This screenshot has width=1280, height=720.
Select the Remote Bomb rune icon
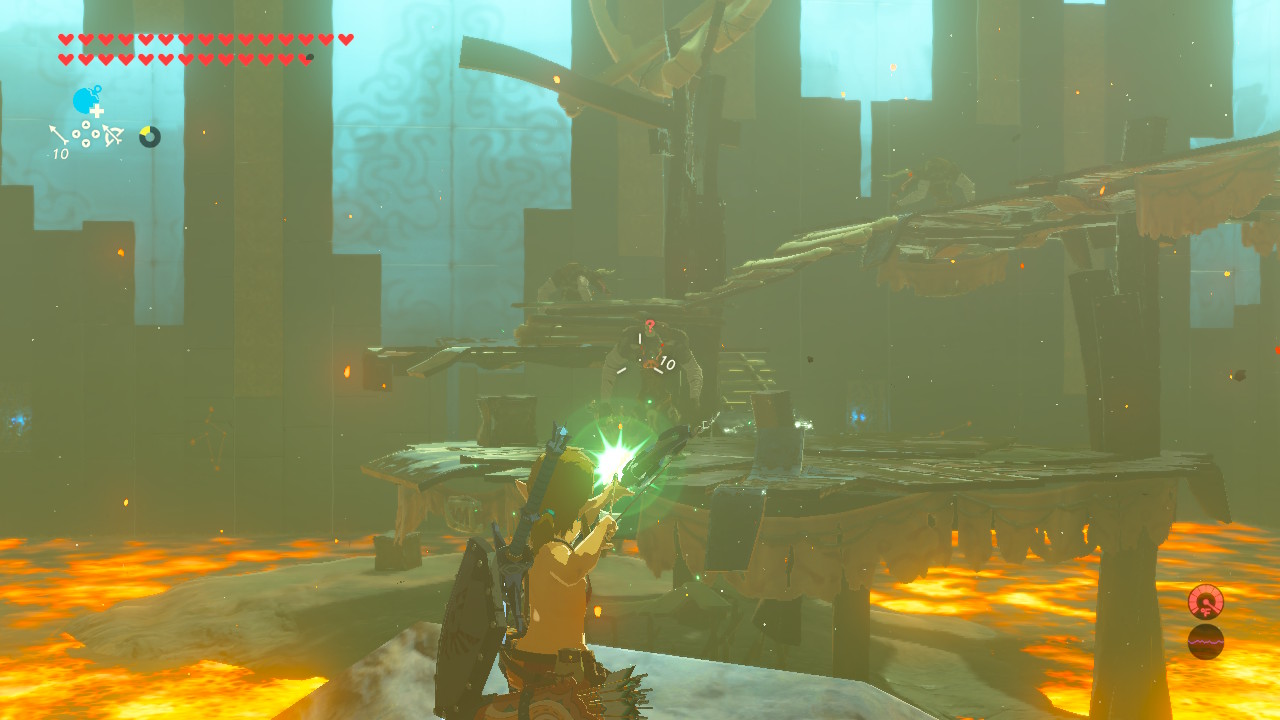84,100
